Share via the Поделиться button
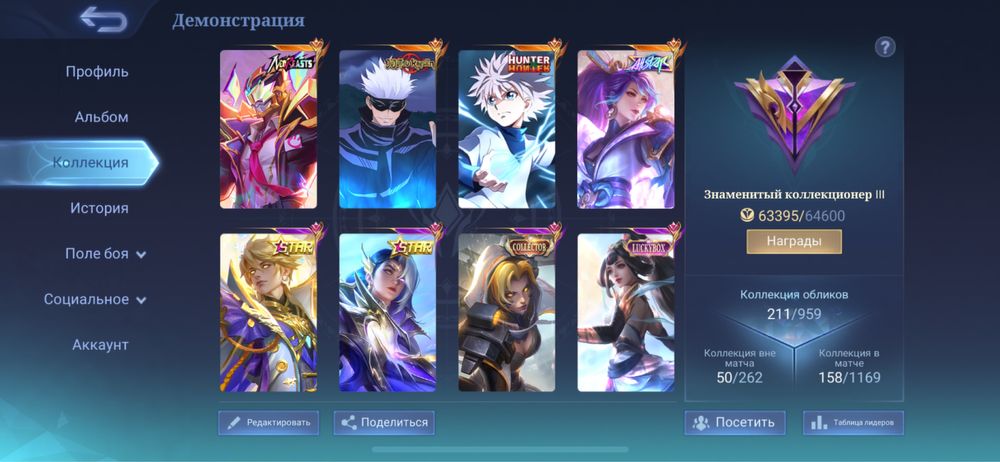This screenshot has height=462, width=1000. pos(385,423)
